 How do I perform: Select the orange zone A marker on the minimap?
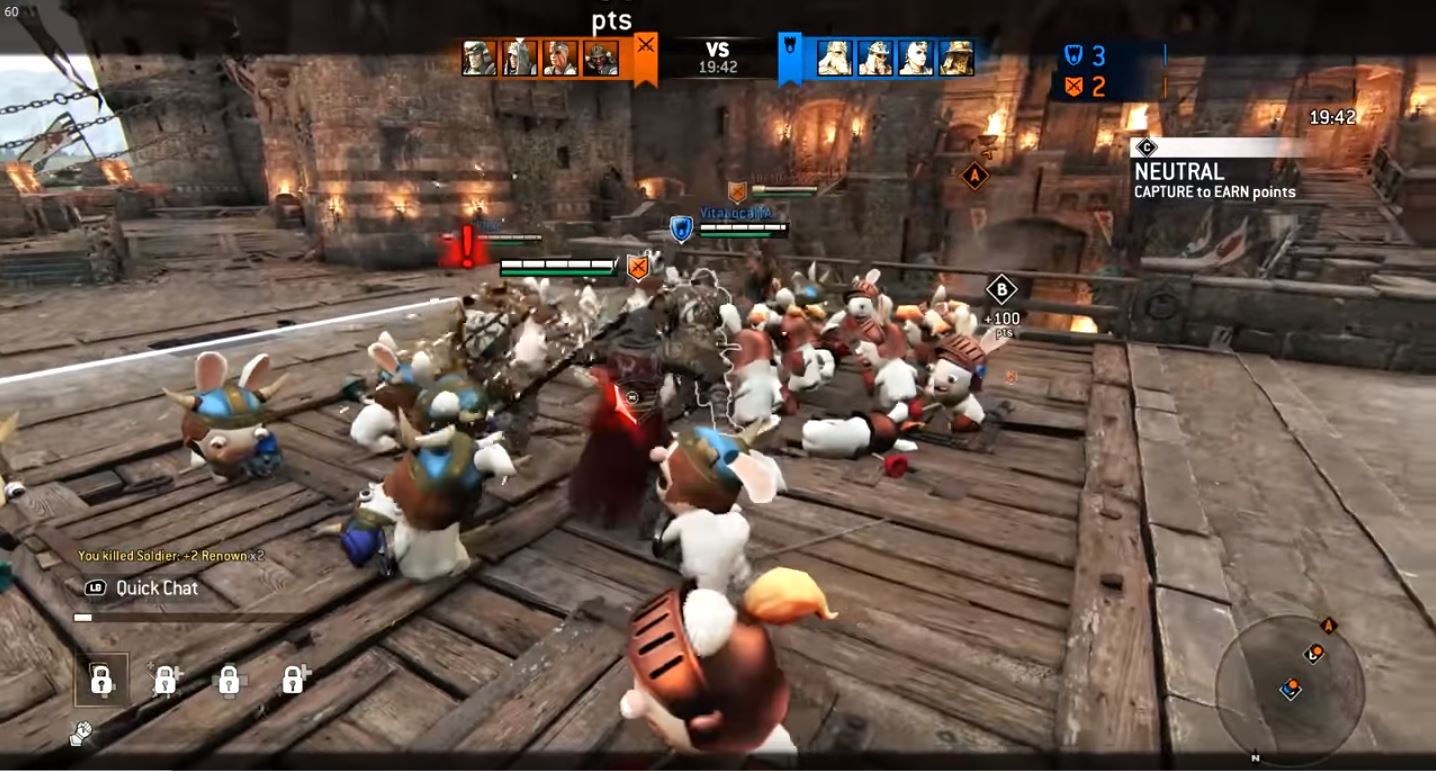coord(1329,626)
